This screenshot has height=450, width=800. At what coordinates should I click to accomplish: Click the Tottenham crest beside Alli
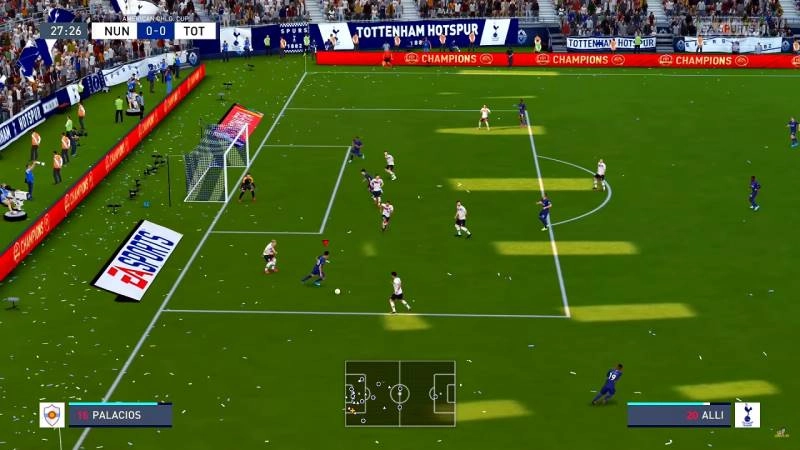[747, 415]
